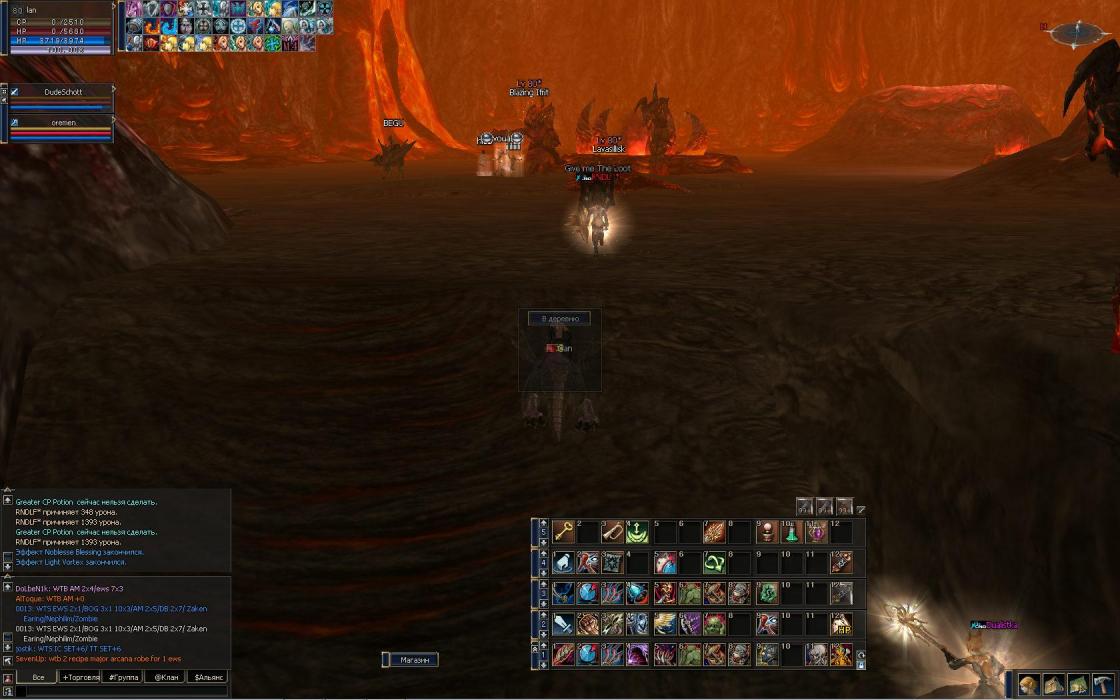The height and width of the screenshot is (700, 1120).
Task: Switch to the '+Торговля' chat tab
Action: tap(81, 677)
